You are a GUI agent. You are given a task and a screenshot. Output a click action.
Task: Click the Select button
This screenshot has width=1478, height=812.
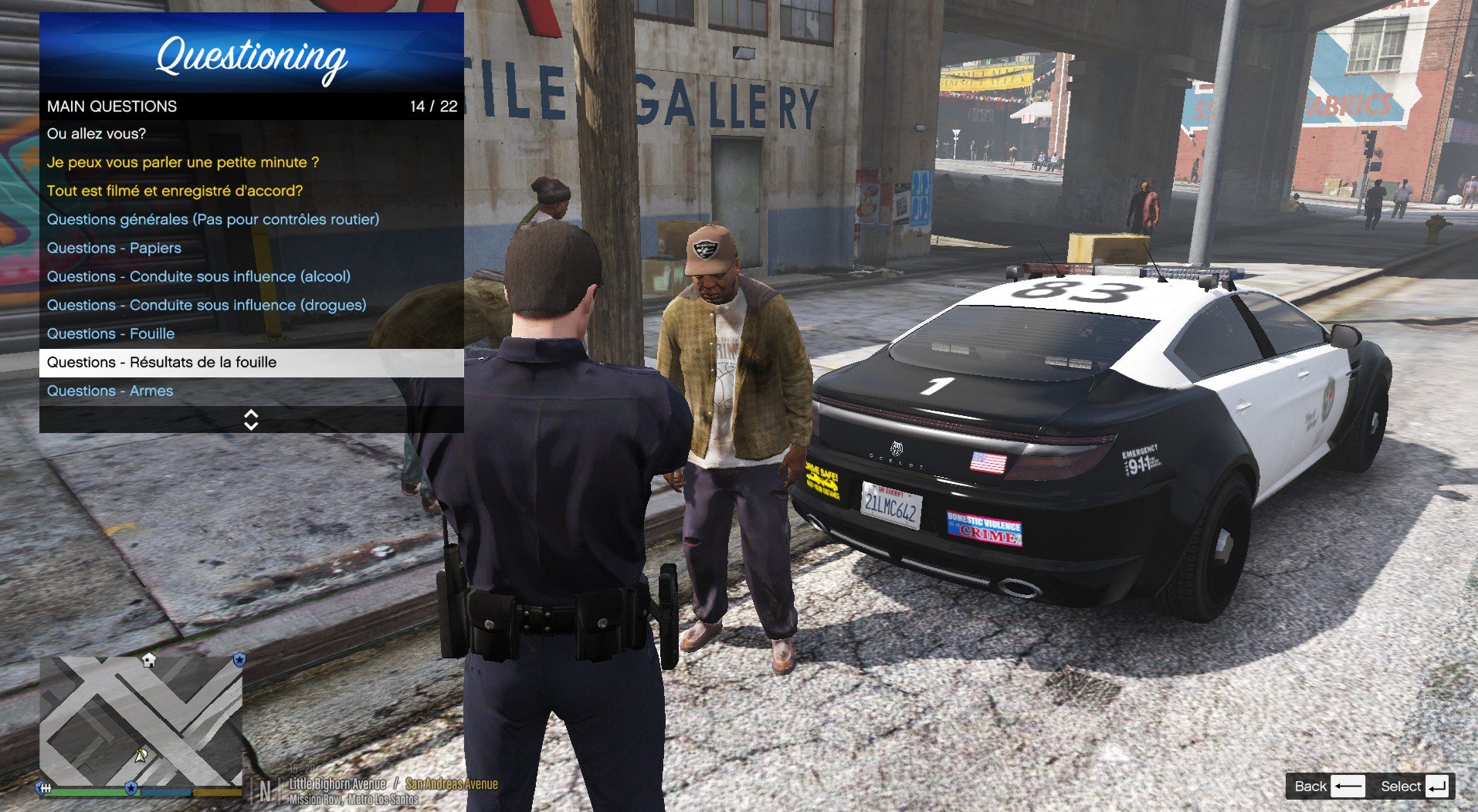pos(1413,786)
